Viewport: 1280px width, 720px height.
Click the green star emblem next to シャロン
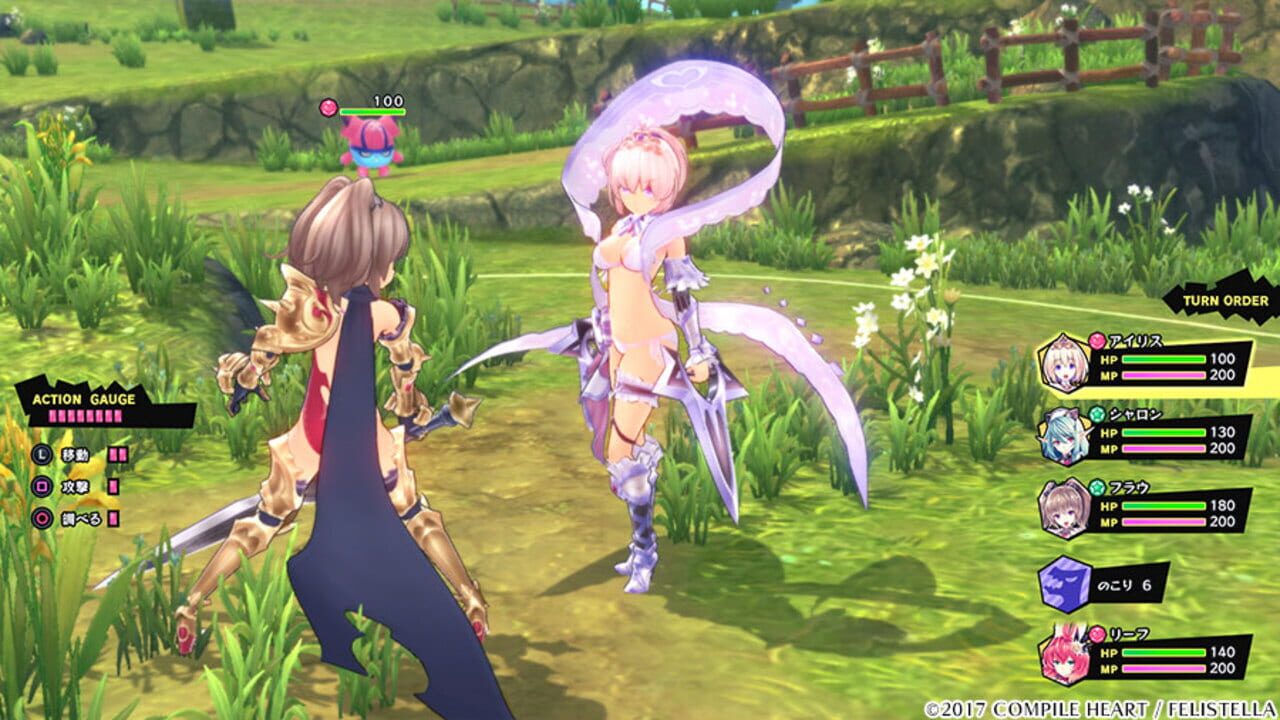pyautogui.click(x=1096, y=412)
